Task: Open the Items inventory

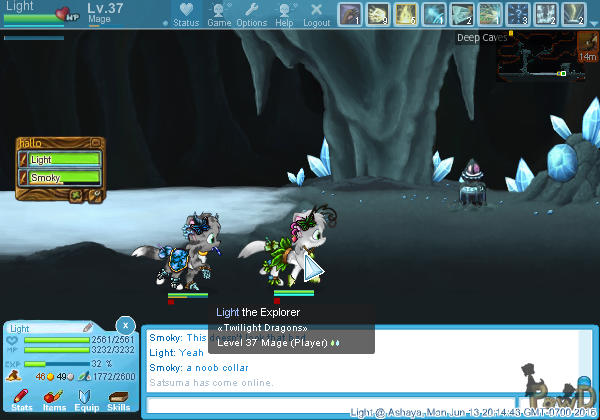Action: pyautogui.click(x=54, y=400)
